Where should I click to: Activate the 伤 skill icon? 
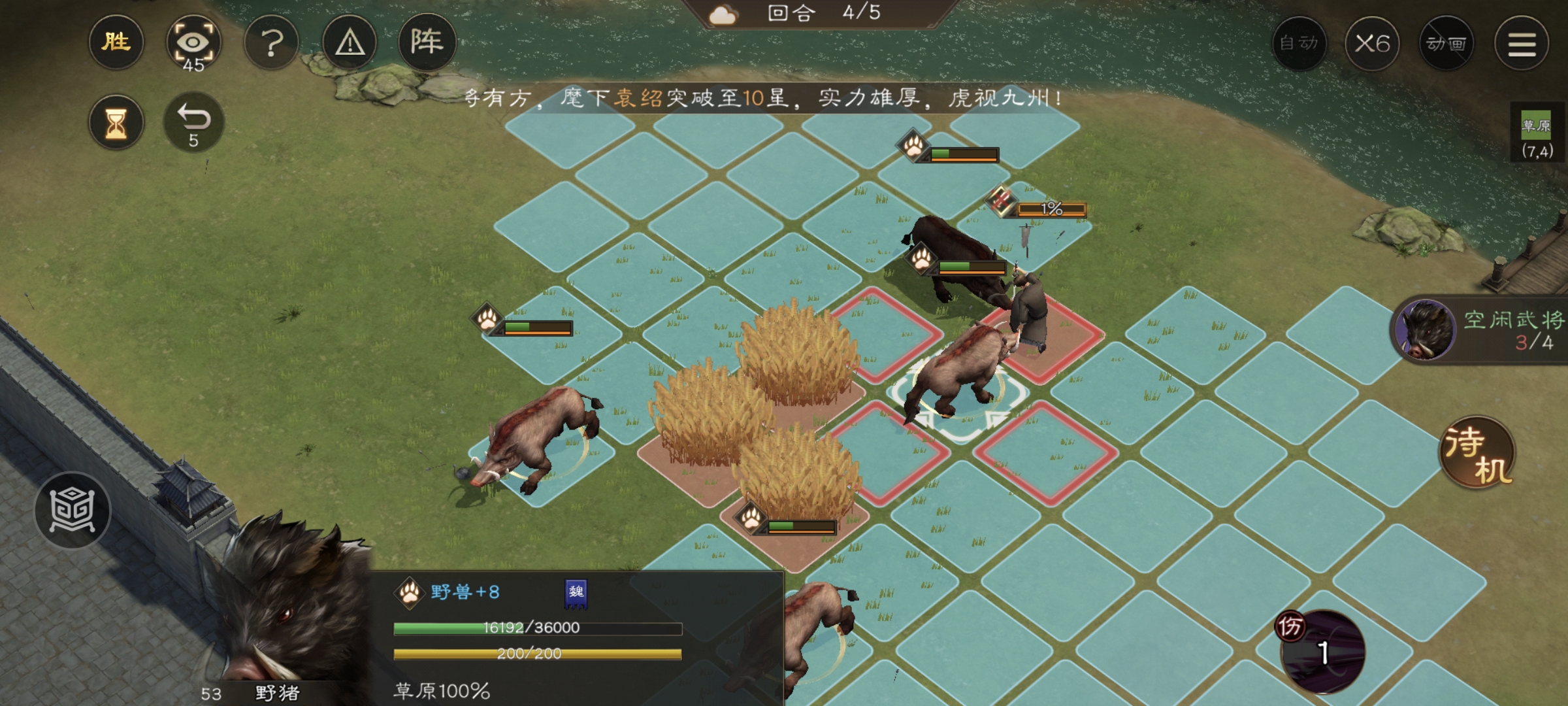pos(1322,651)
